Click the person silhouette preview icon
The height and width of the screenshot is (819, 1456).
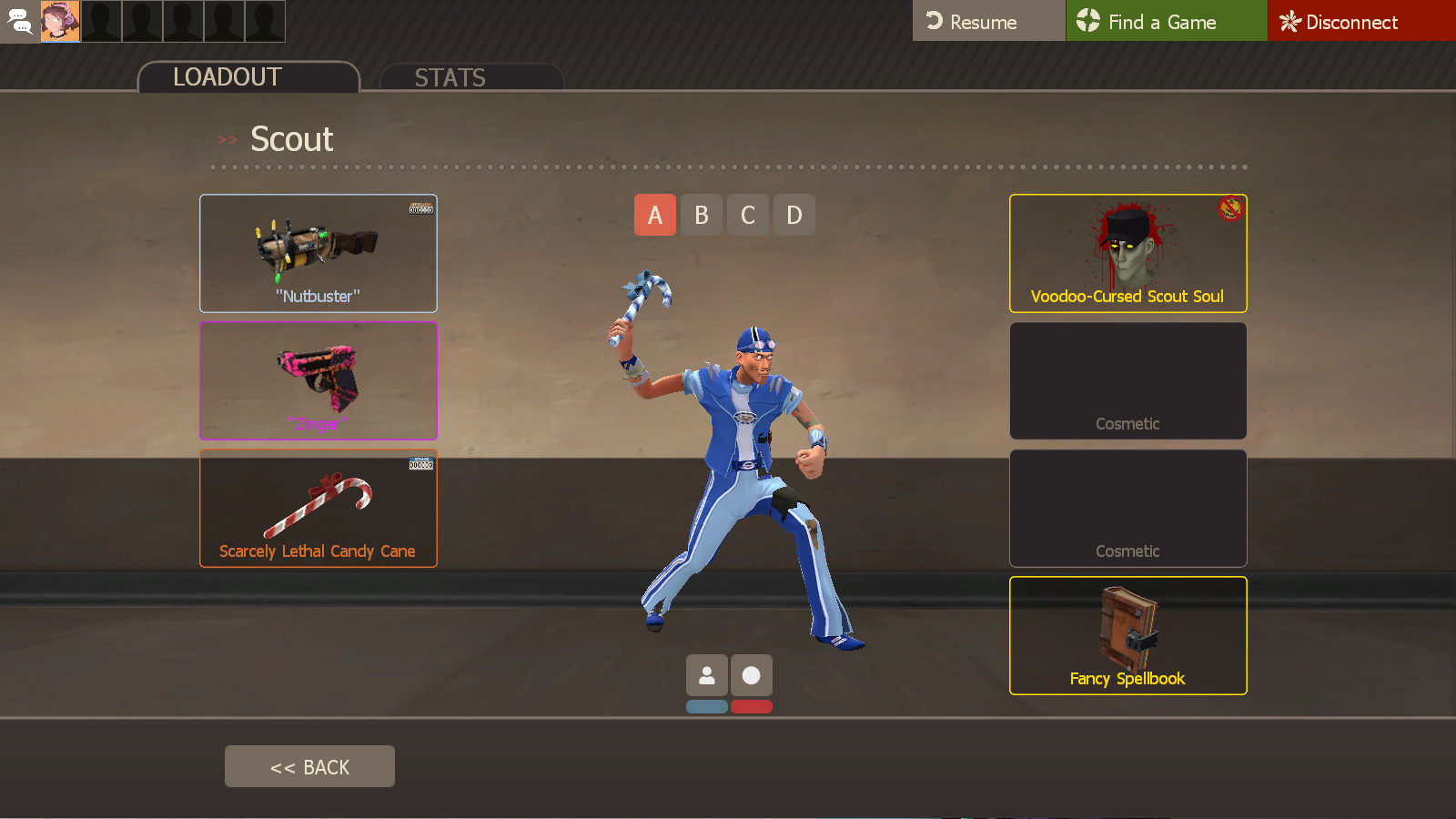click(707, 675)
